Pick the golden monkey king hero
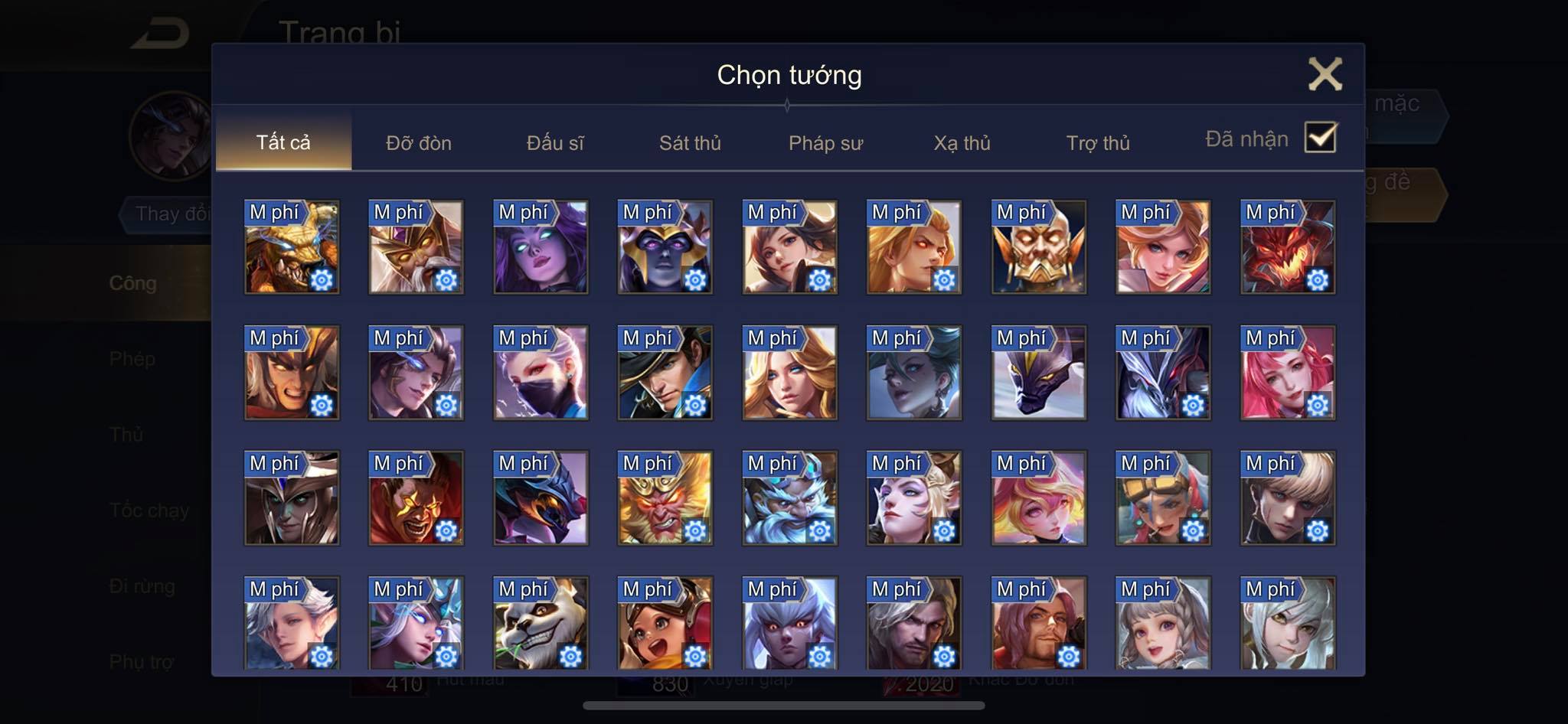 (x=665, y=498)
